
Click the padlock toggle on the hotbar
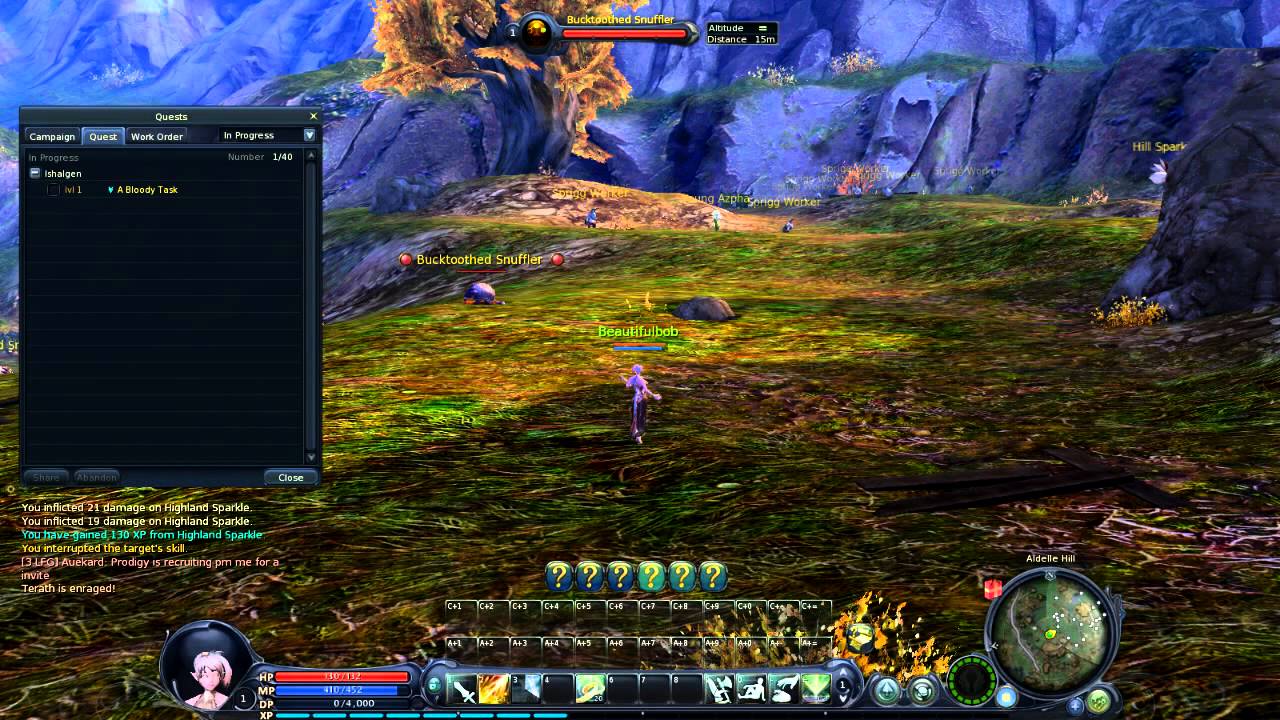tap(433, 686)
